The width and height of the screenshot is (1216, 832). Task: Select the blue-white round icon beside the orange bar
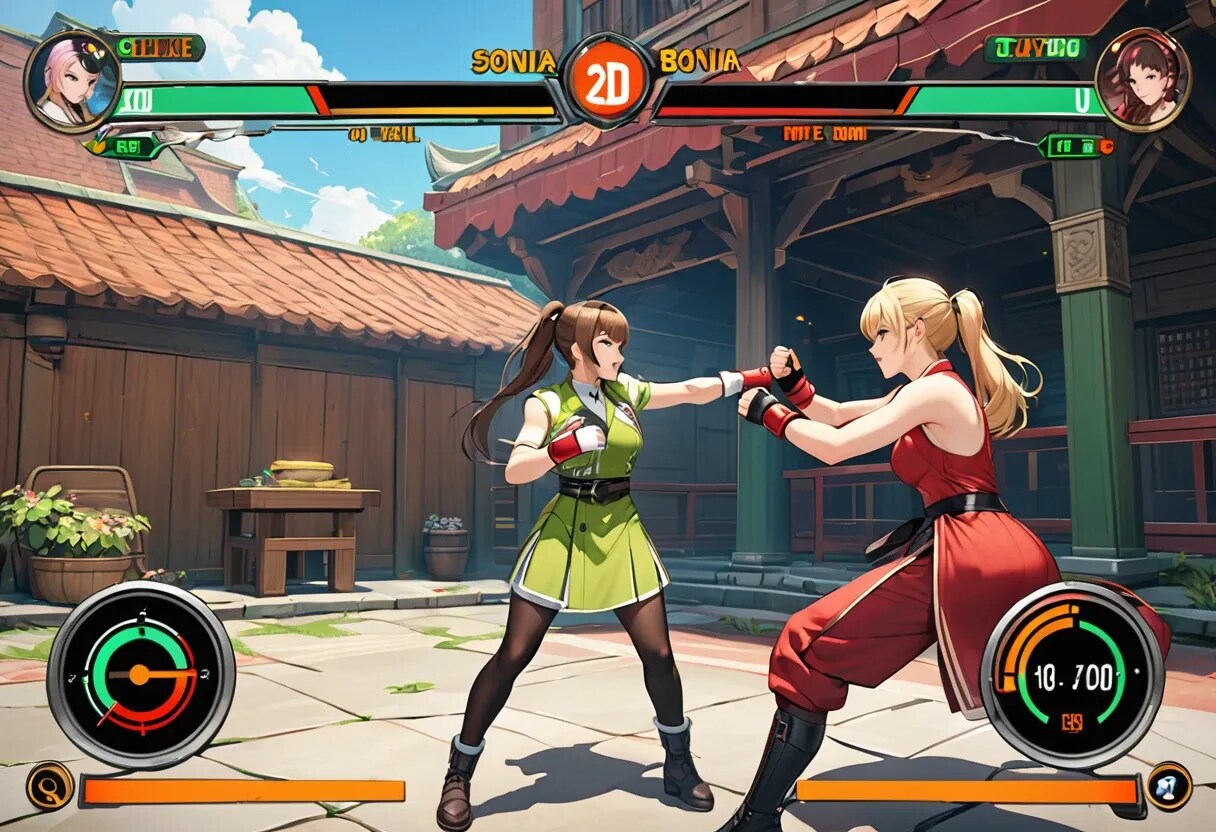pos(1168,786)
